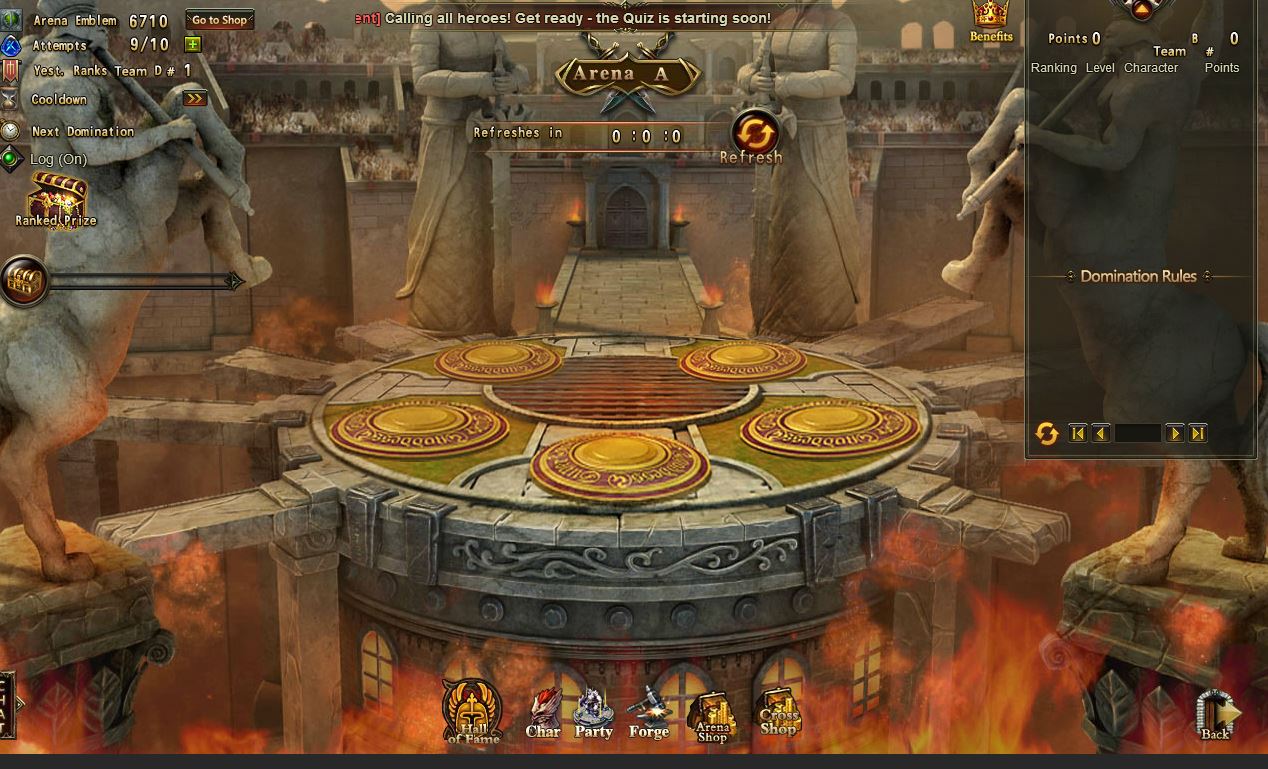The image size is (1268, 769).
Task: Open the Char menu
Action: click(543, 714)
